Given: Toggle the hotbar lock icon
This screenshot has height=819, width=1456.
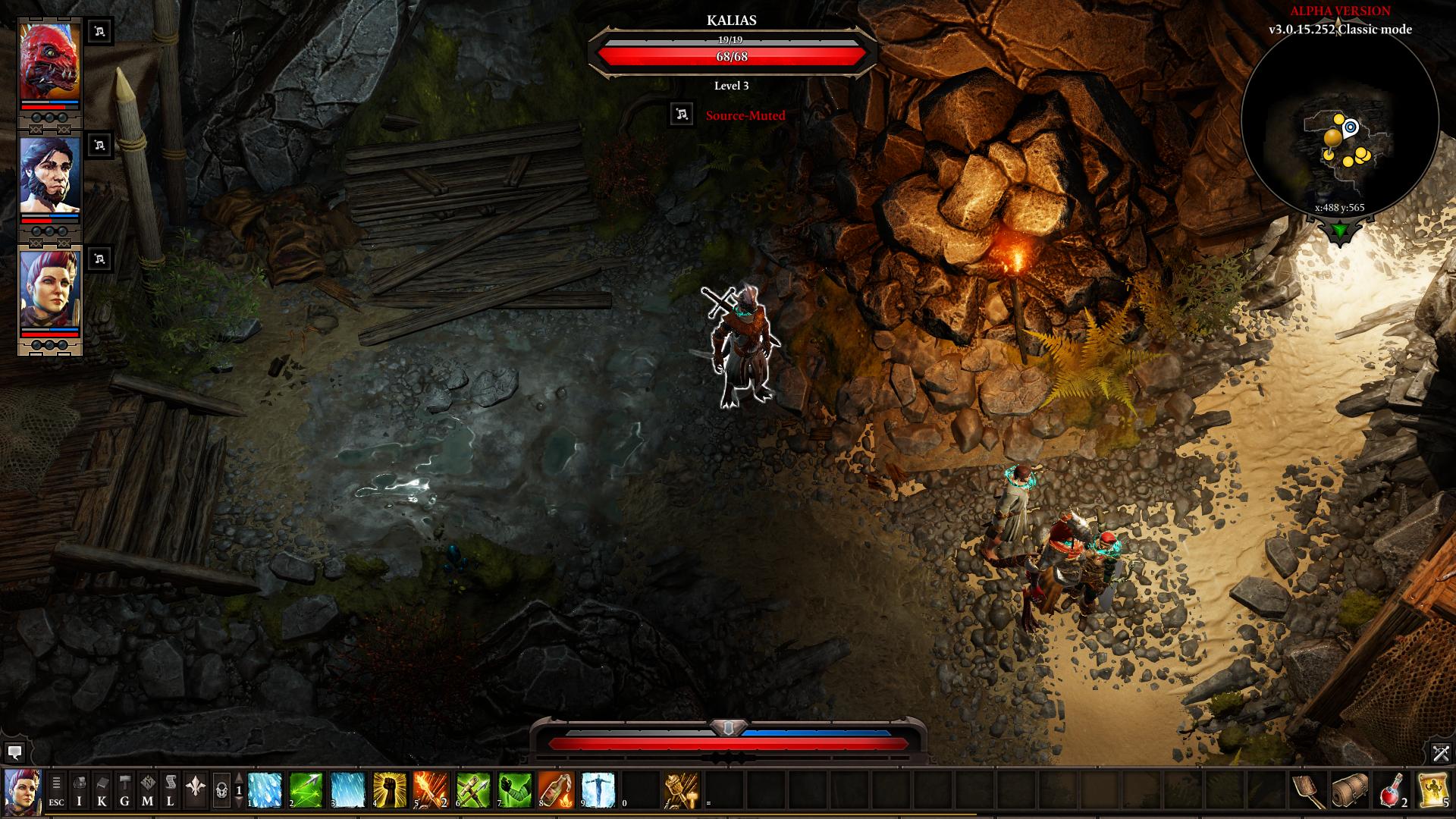Looking at the screenshot, I should point(221,791).
